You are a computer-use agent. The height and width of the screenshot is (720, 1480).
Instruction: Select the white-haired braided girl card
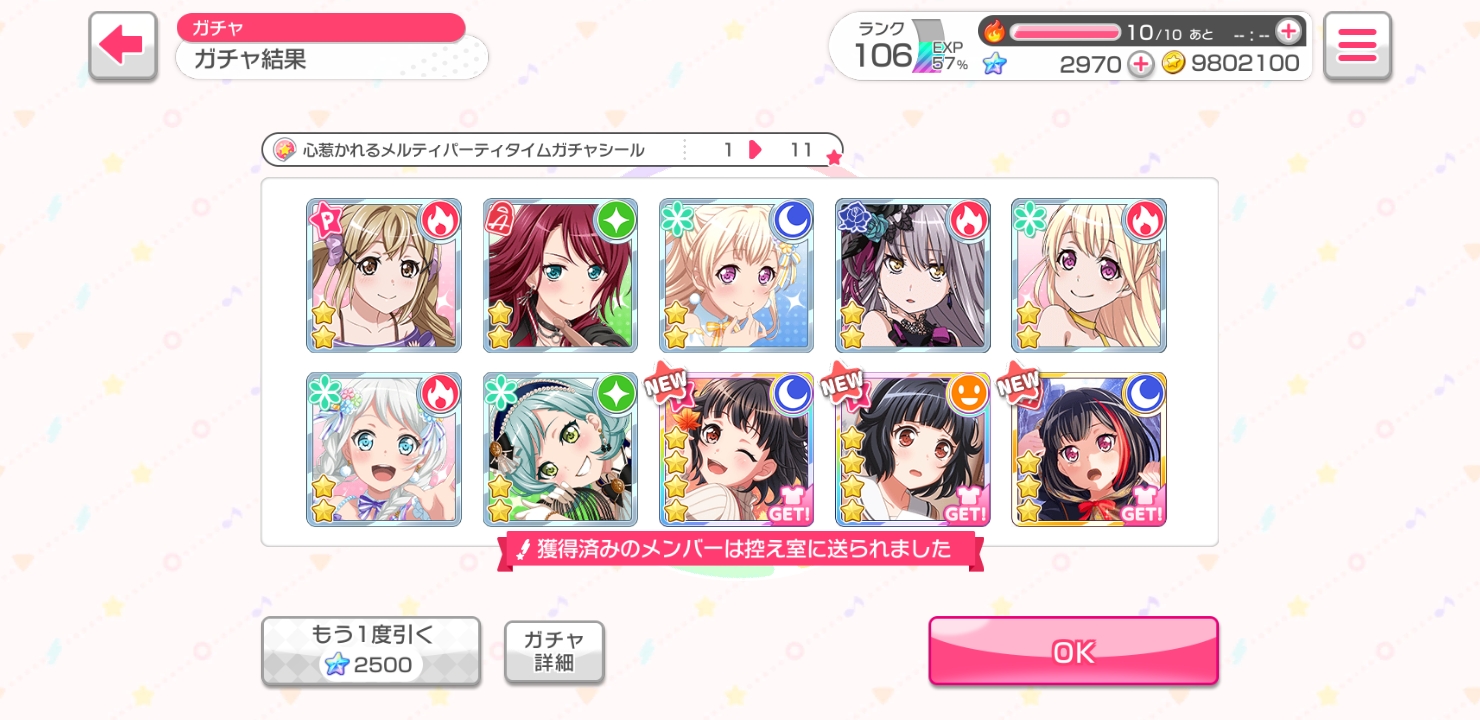tap(384, 449)
